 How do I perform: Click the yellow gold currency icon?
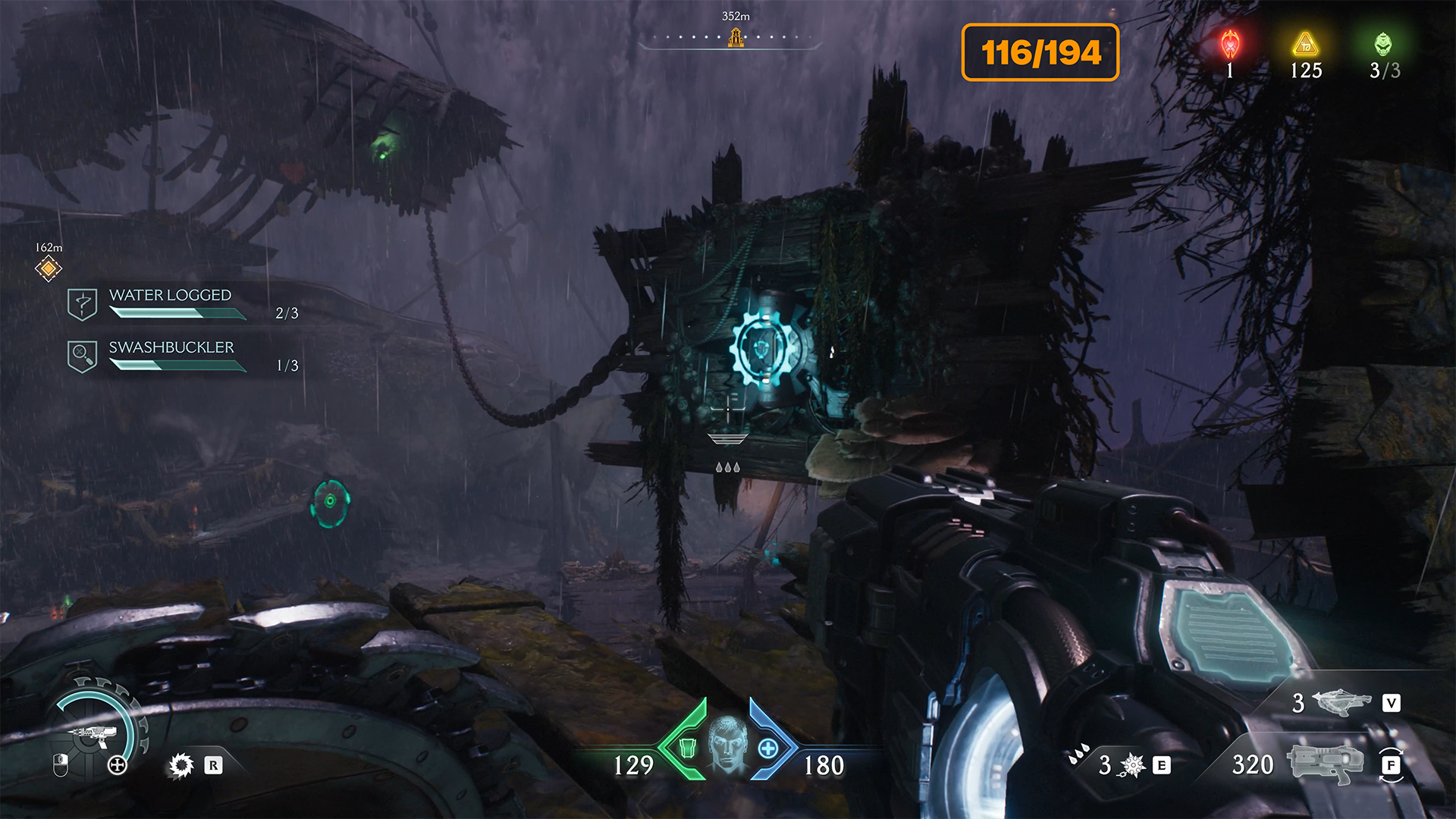(1305, 44)
